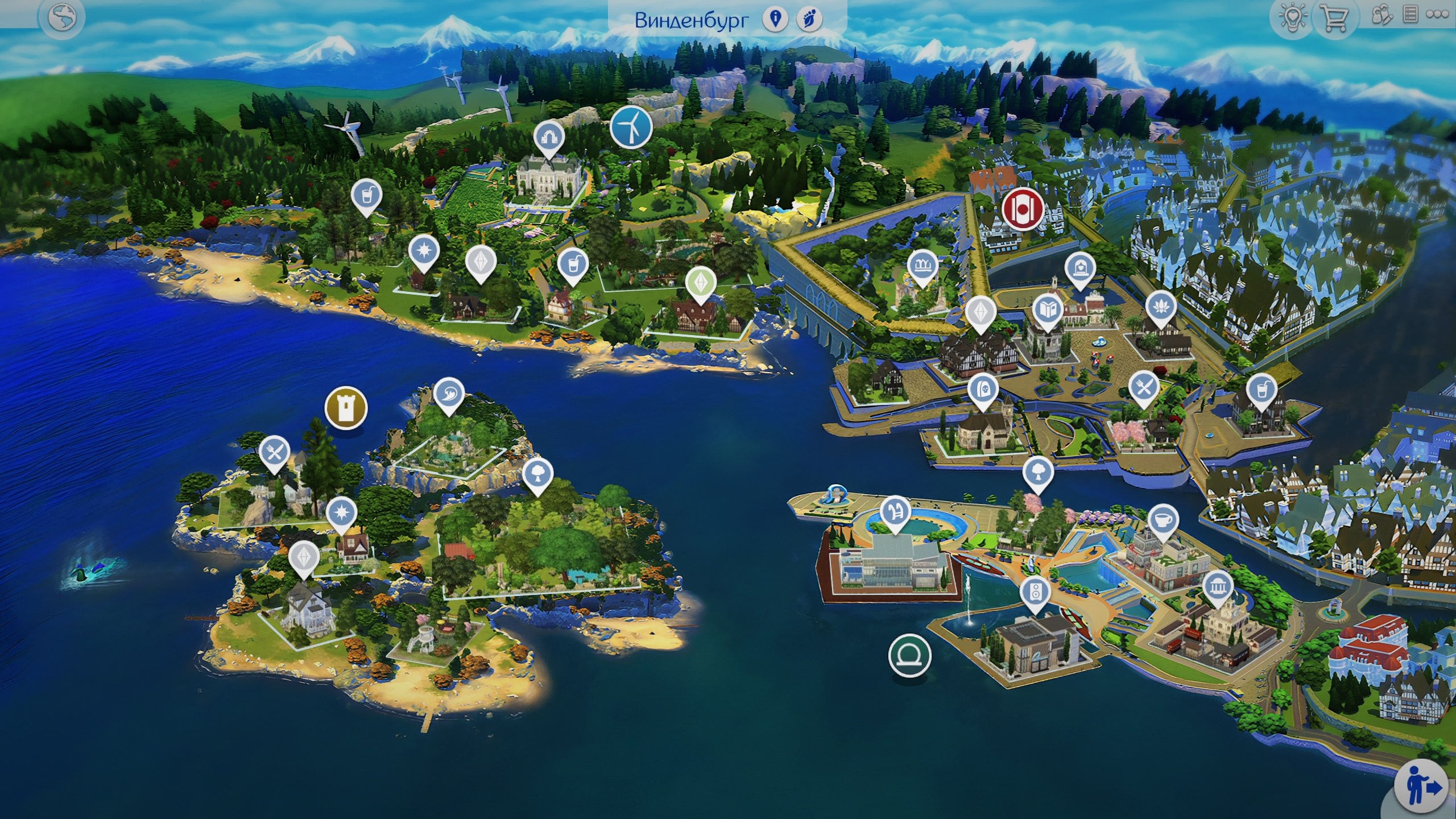
Task: Select the wind turbine map marker
Action: point(631,127)
